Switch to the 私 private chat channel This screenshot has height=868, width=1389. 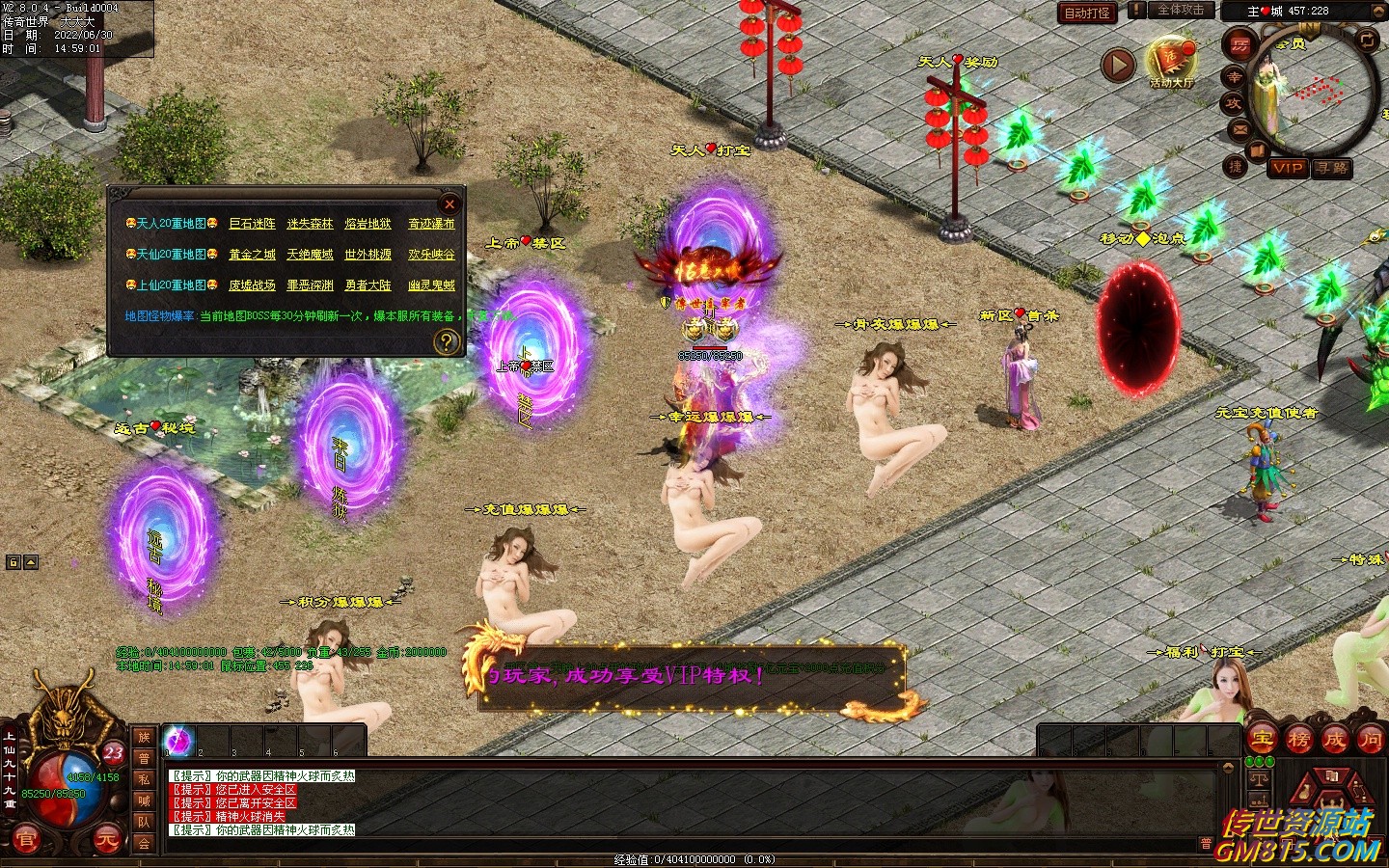(x=144, y=779)
